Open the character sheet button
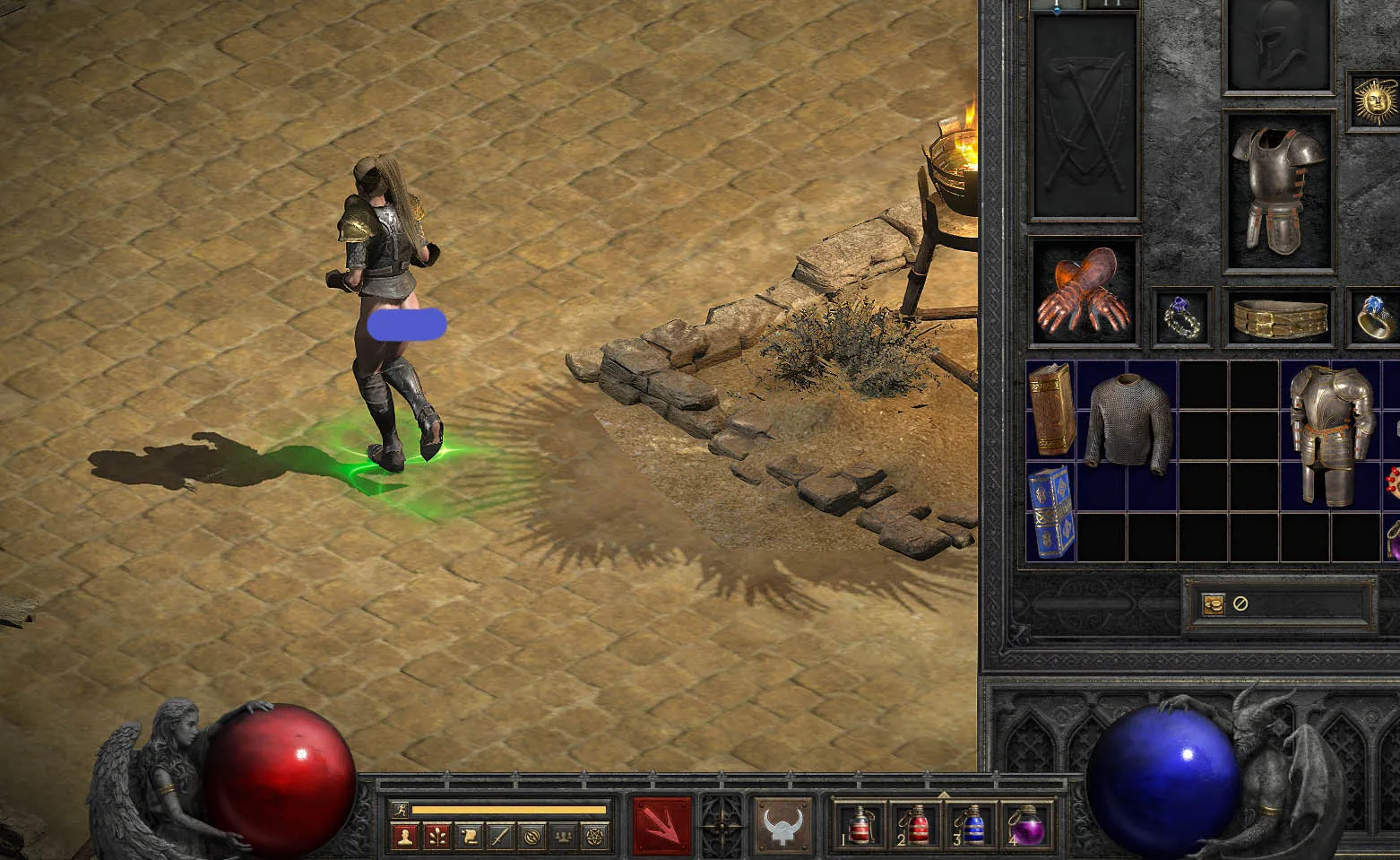1400x860 pixels. pos(405,837)
